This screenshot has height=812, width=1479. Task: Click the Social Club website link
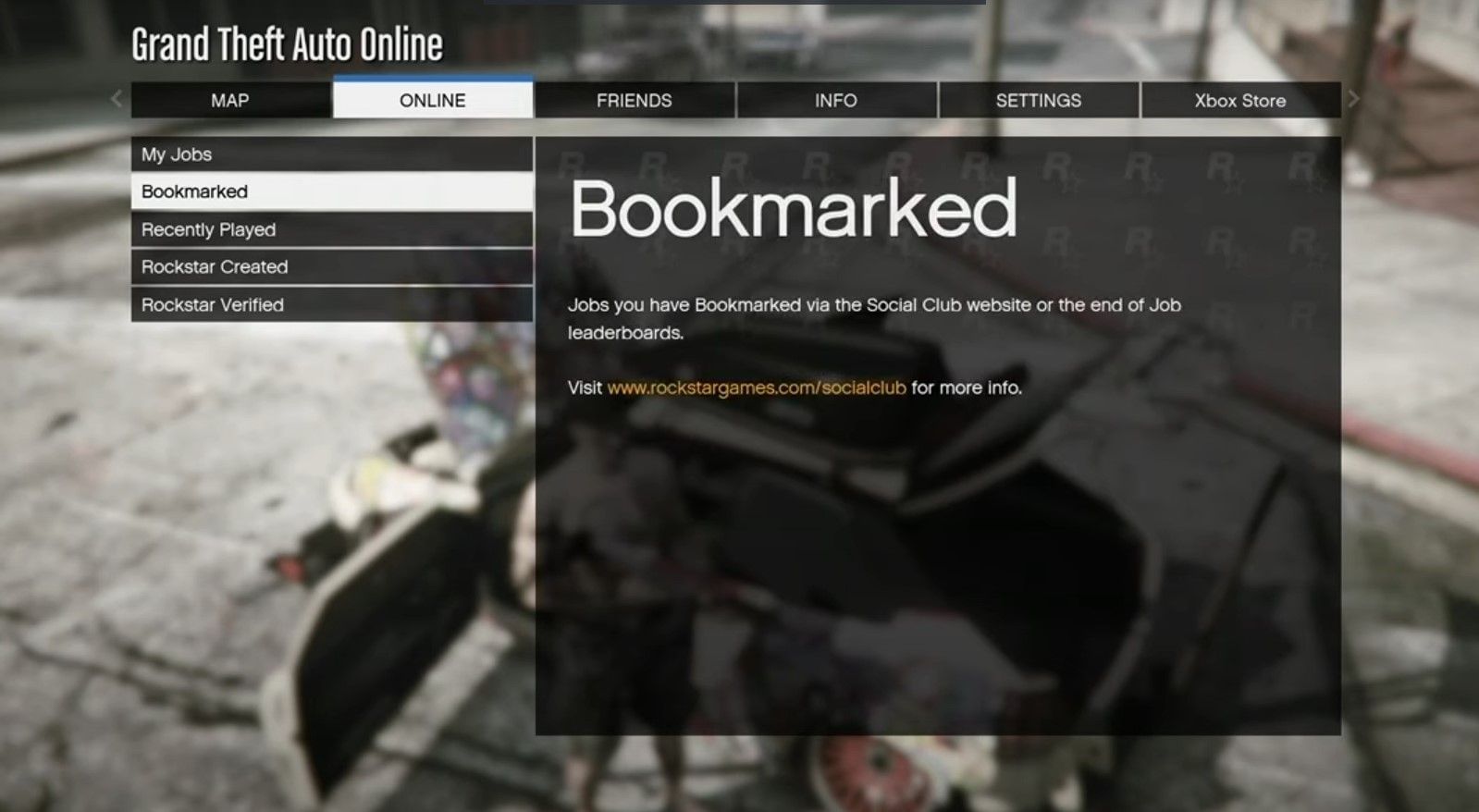point(756,388)
